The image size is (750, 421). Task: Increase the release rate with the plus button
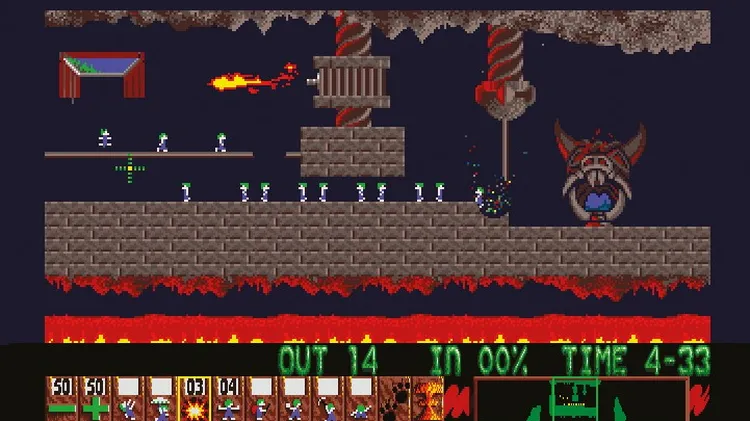click(95, 400)
